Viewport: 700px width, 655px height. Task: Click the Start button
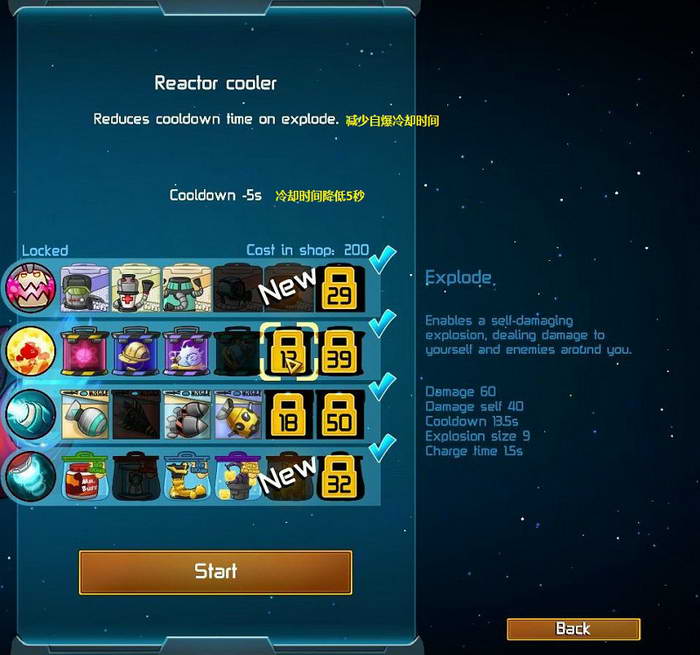point(215,571)
